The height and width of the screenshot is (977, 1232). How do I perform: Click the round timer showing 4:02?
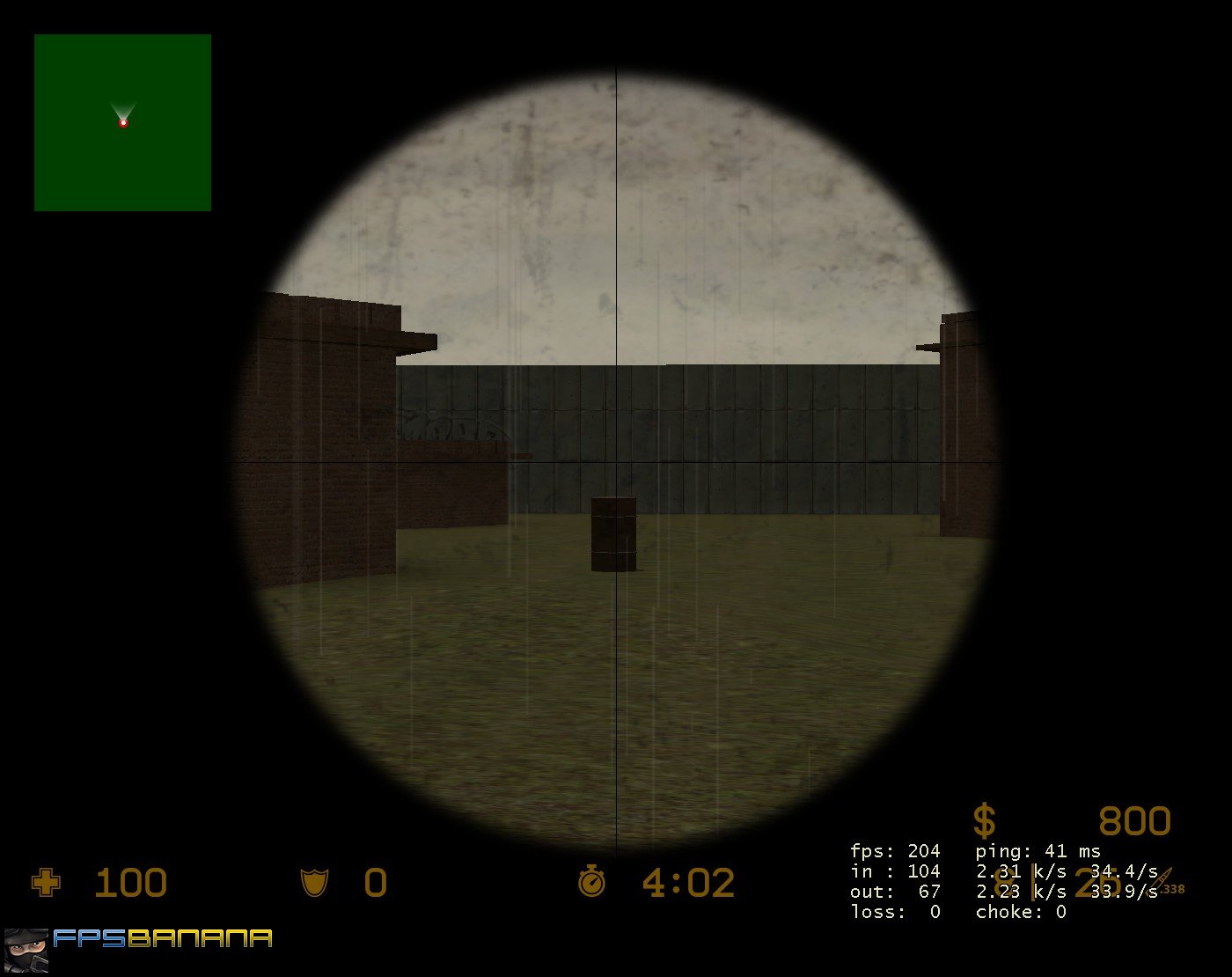pyautogui.click(x=688, y=881)
